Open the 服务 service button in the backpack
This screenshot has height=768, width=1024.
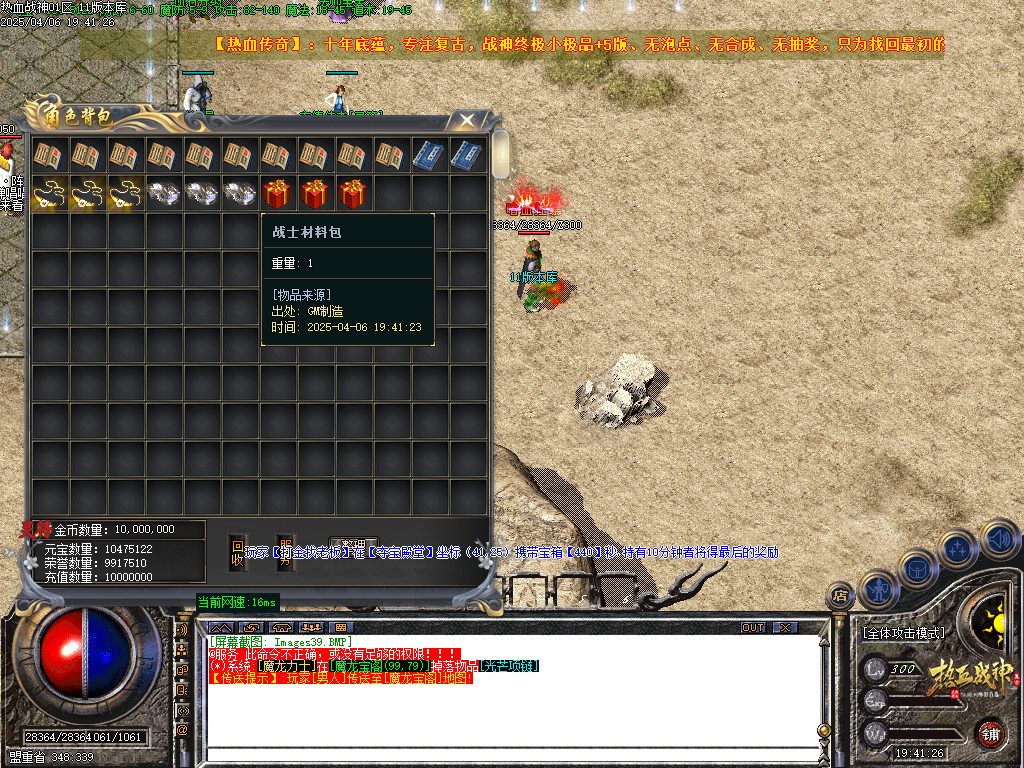pyautogui.click(x=285, y=553)
